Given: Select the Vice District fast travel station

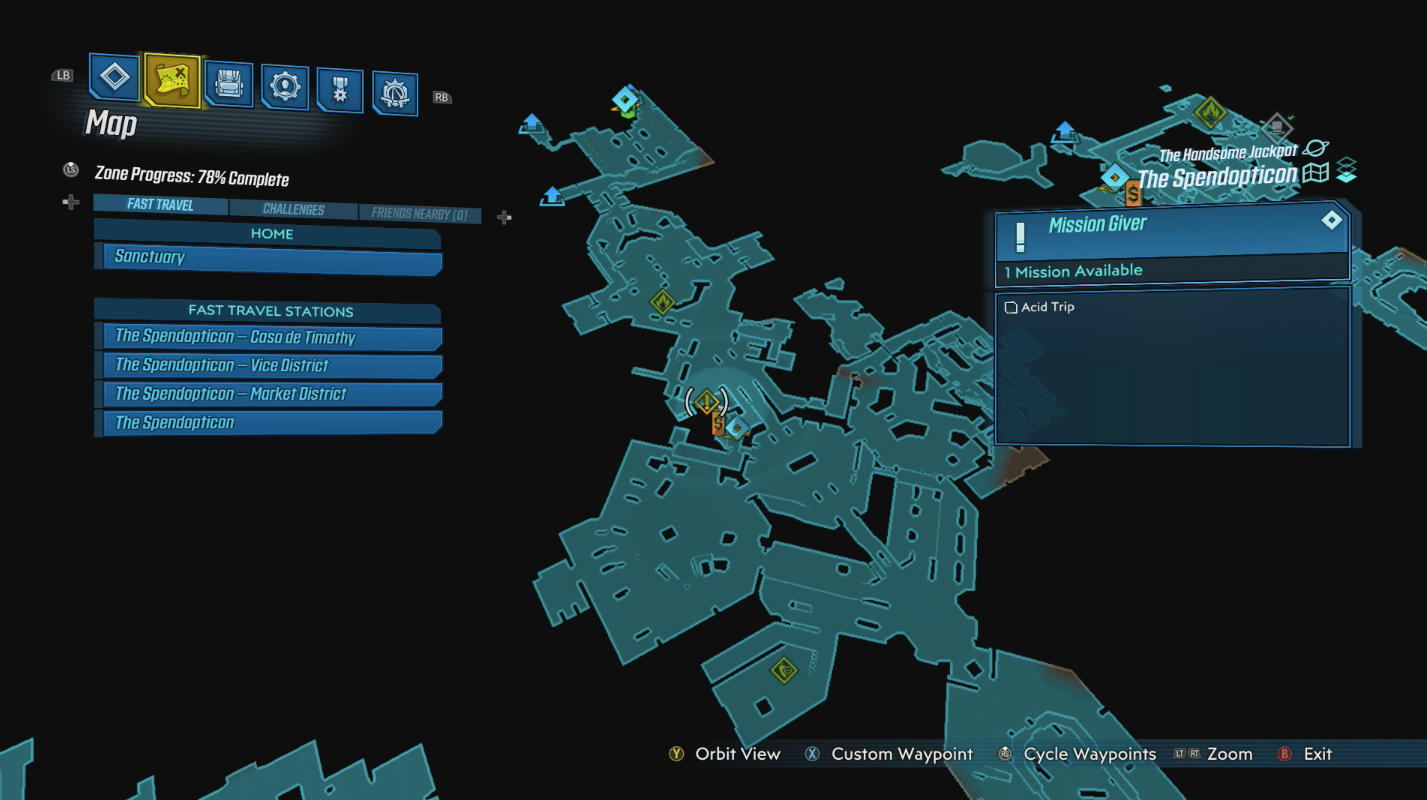Looking at the screenshot, I should click(x=272, y=365).
